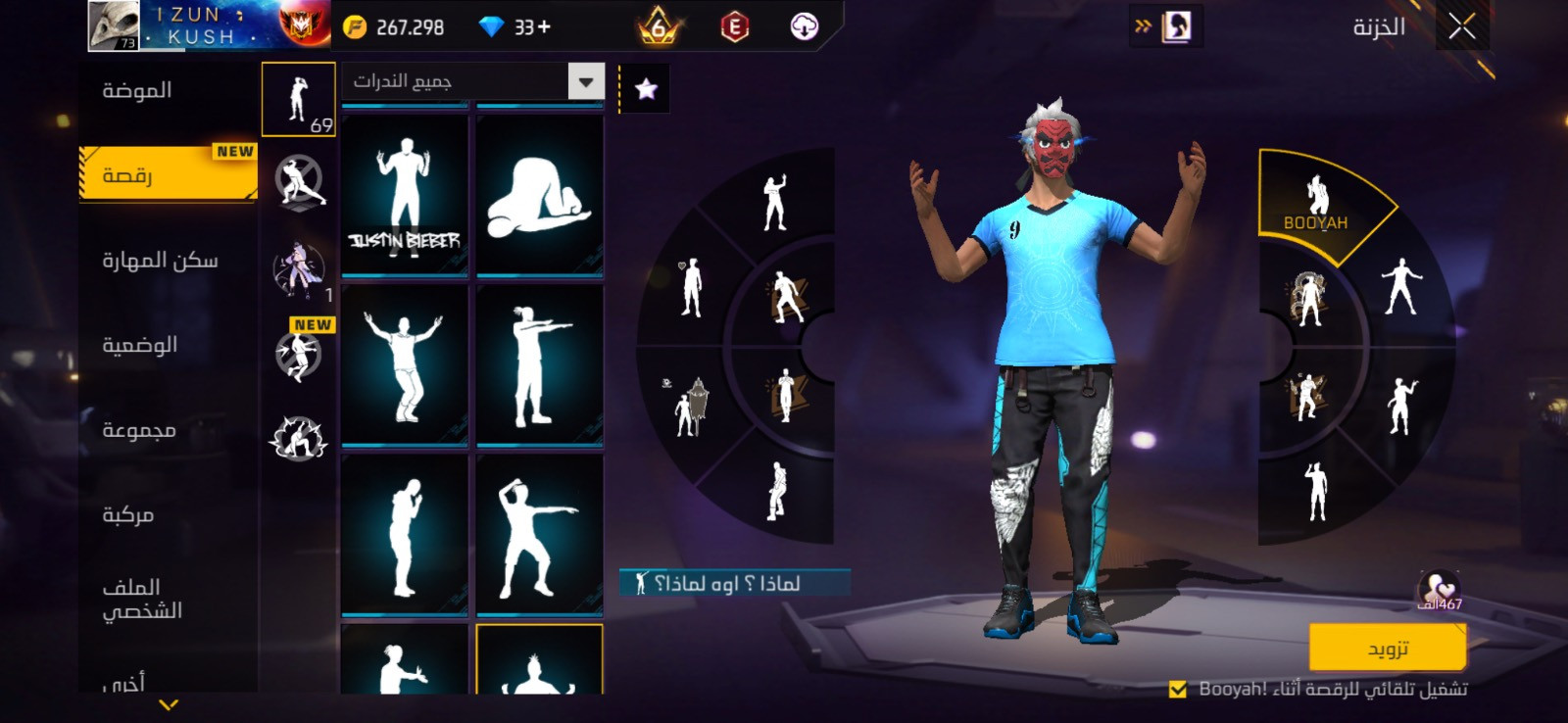The height and width of the screenshot is (723, 1568).
Task: Select the Justin Bieber emote tile
Action: click(x=404, y=196)
